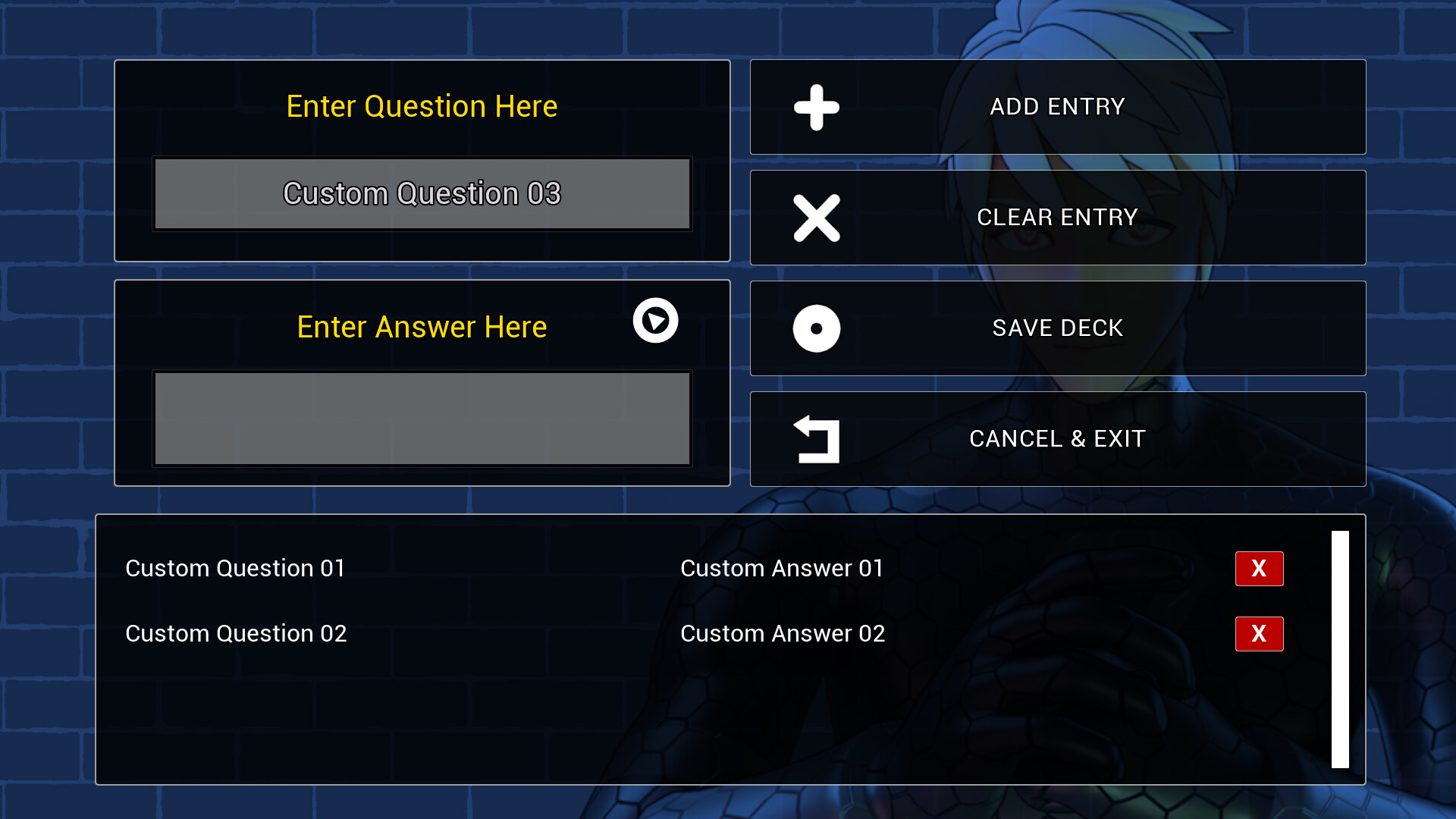Click the Enter Question Here label
The image size is (1456, 819).
(x=422, y=106)
